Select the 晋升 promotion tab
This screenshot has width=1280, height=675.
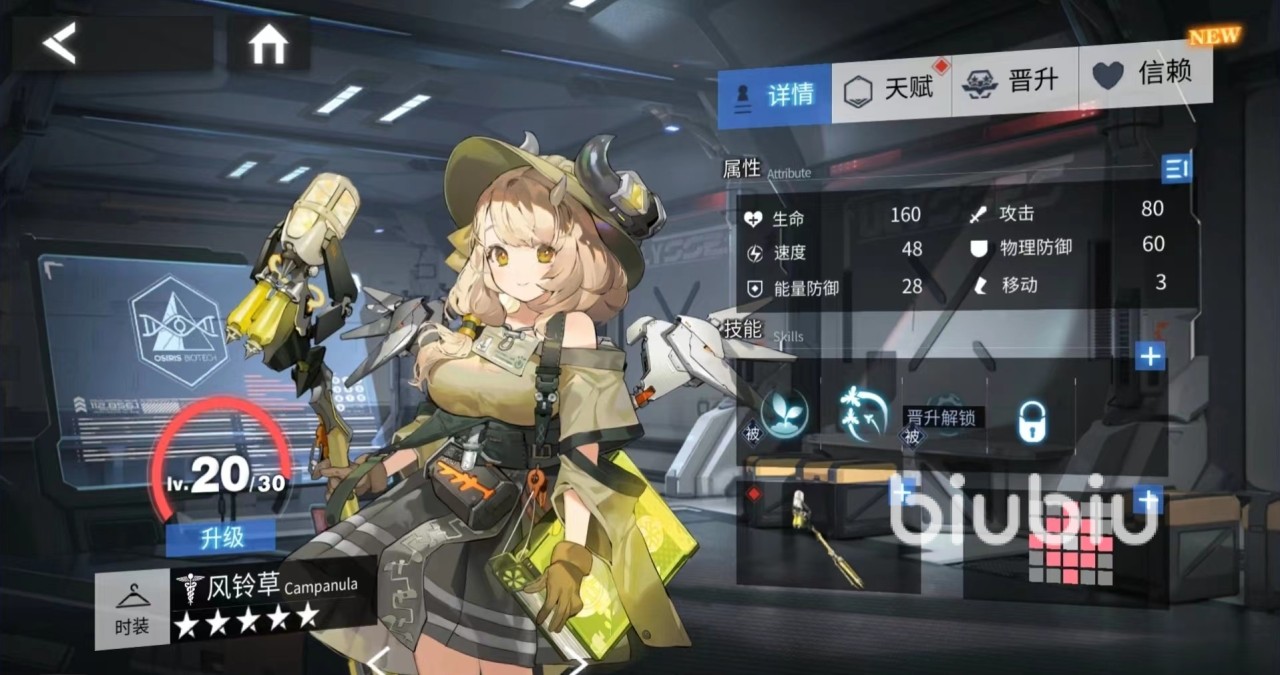point(1013,82)
